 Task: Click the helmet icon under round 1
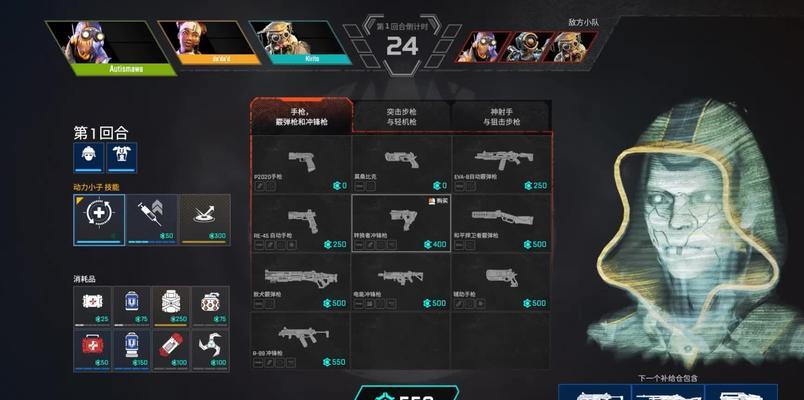88,156
